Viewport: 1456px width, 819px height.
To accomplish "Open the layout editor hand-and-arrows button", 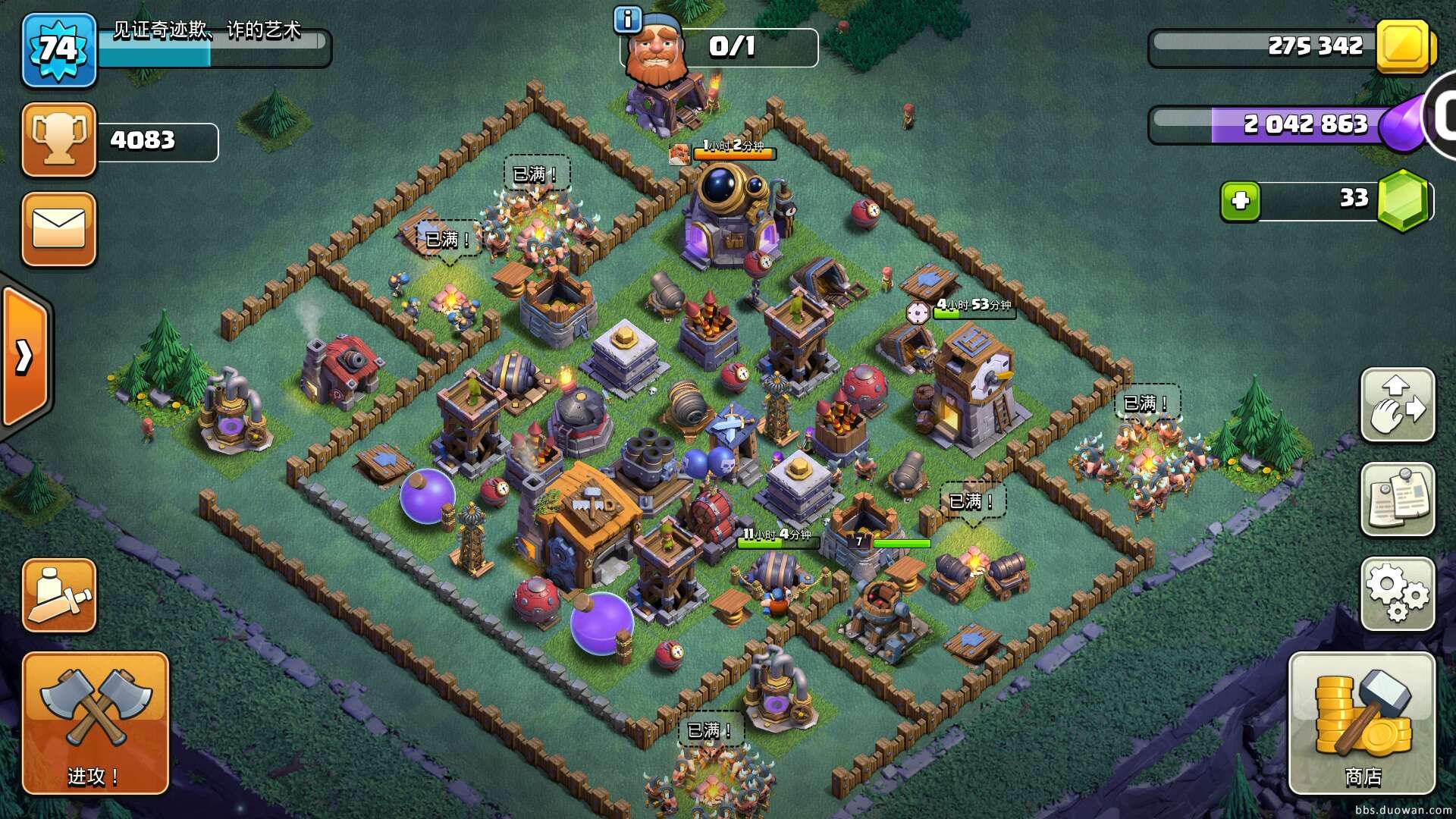I will tap(1398, 405).
